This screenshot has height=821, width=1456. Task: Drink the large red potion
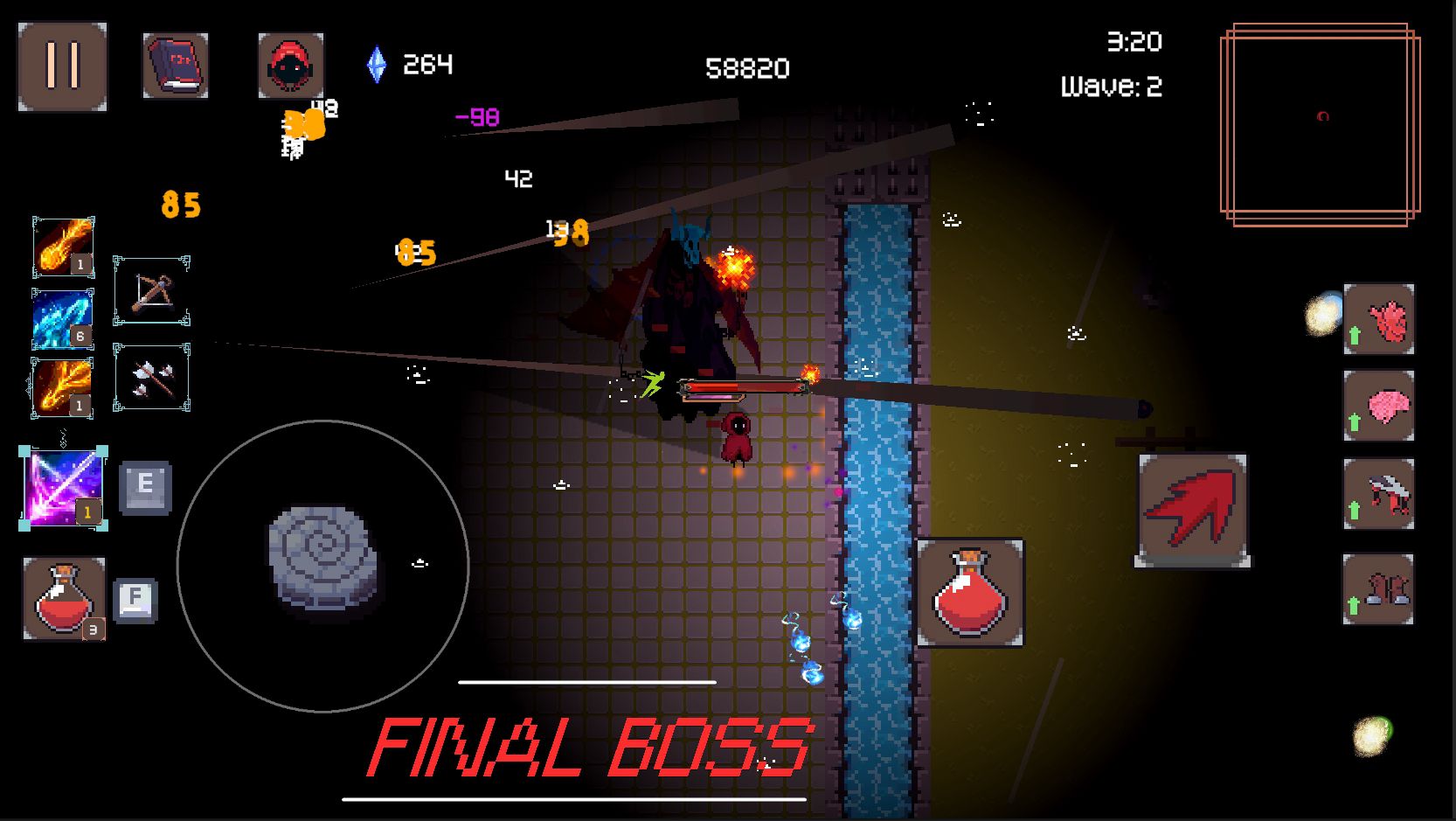point(970,593)
